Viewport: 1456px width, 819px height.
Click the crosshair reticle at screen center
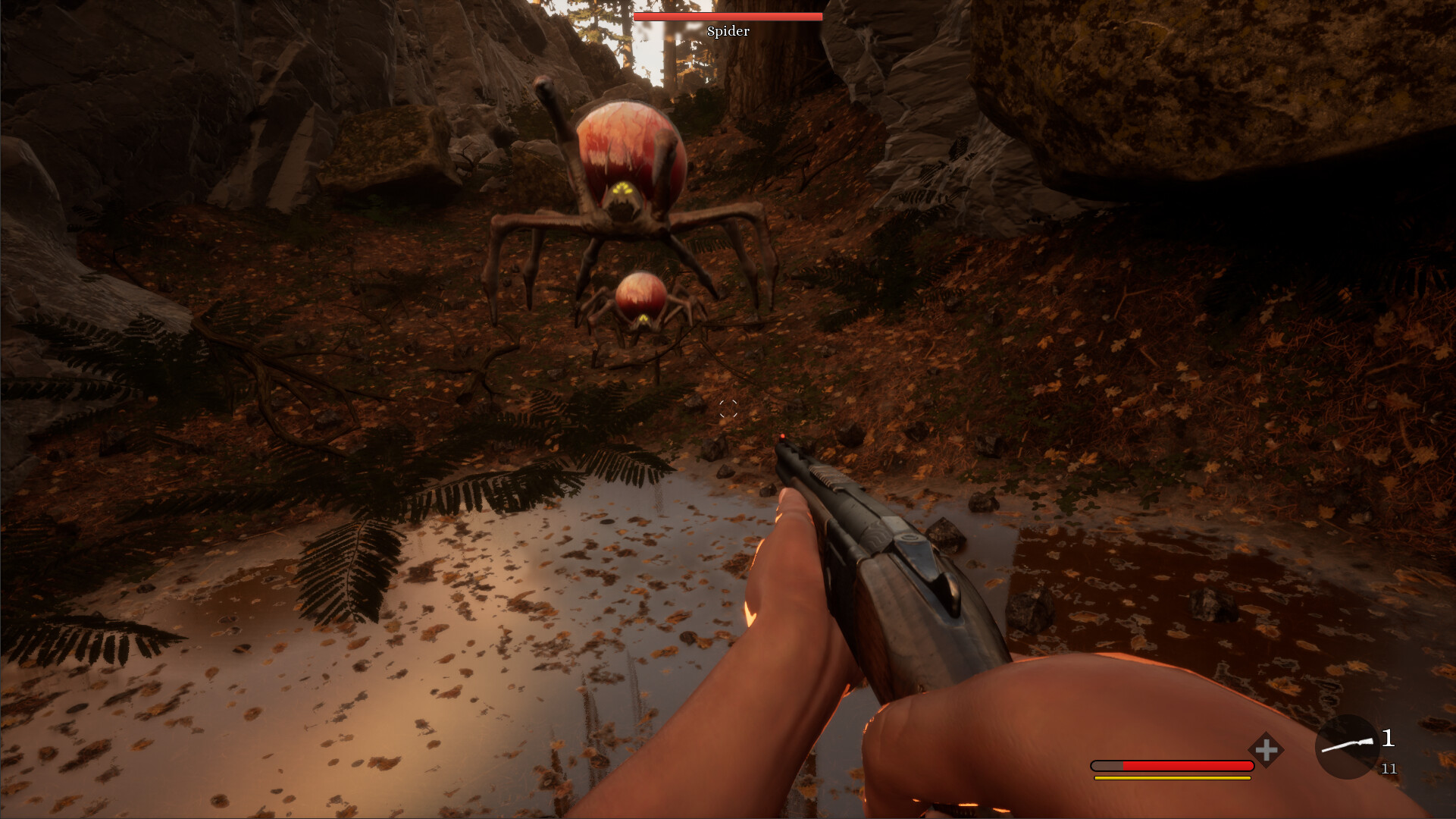pos(728,409)
